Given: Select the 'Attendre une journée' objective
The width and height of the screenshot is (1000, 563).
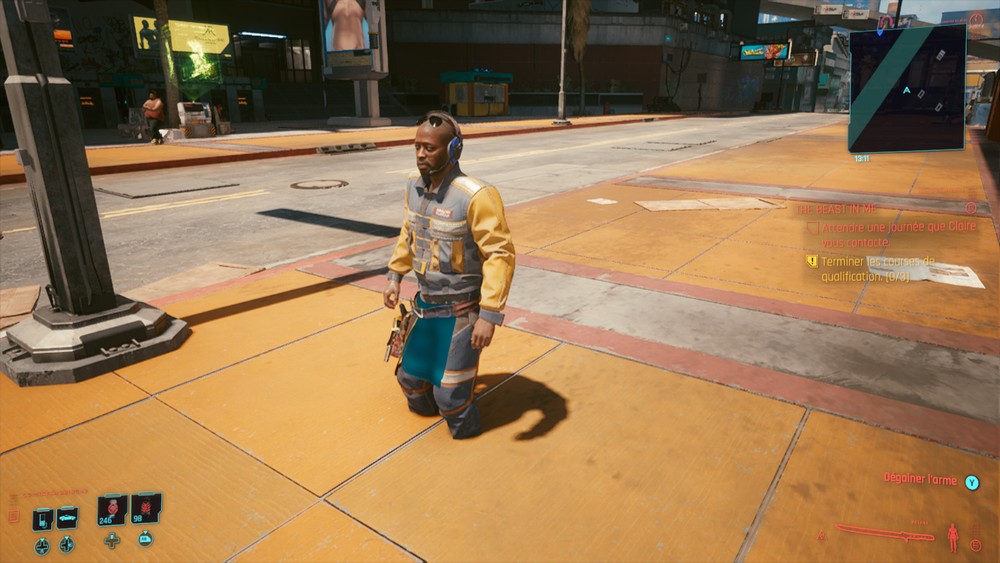Looking at the screenshot, I should (884, 234).
